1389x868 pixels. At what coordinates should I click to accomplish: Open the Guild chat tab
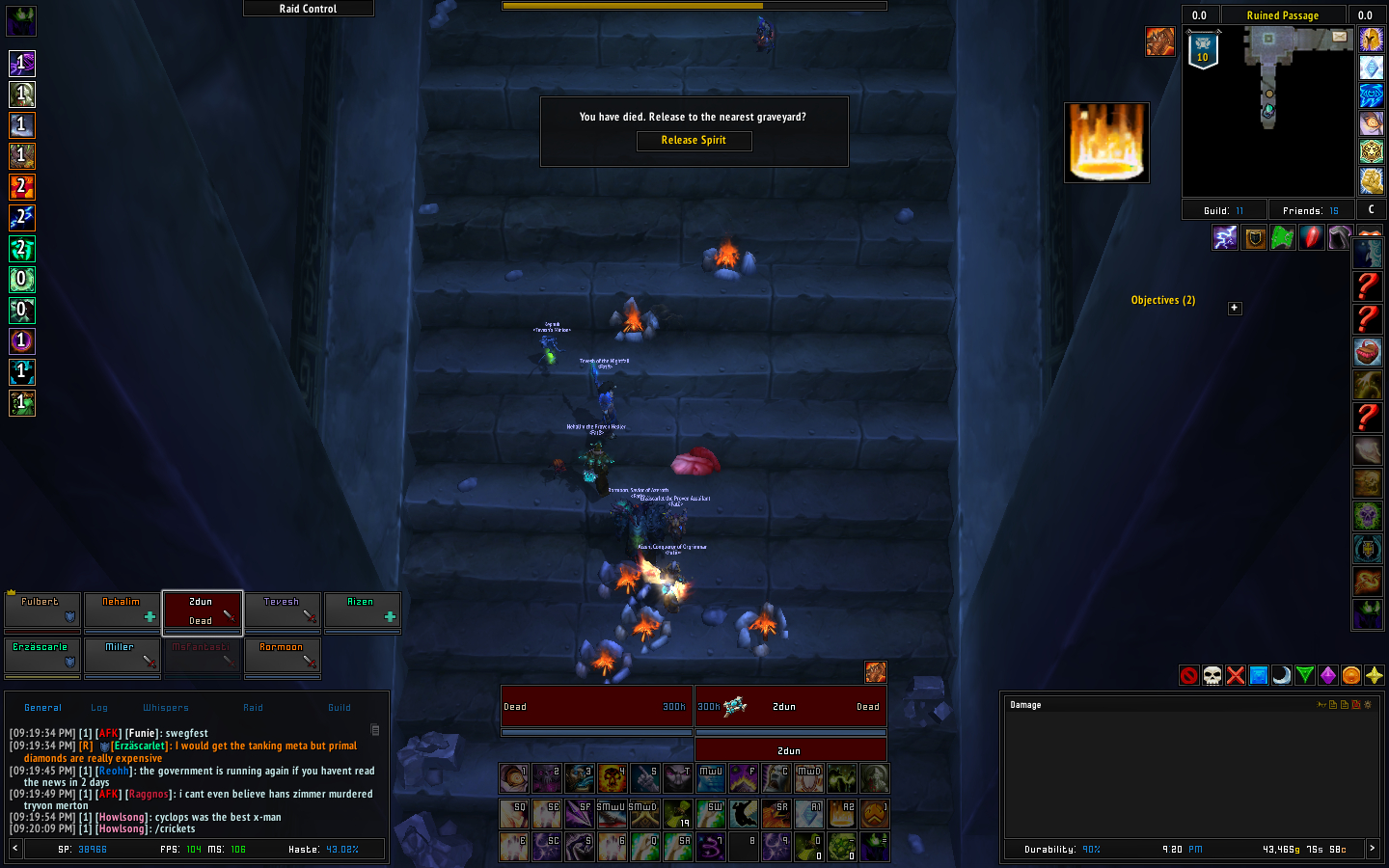tap(340, 708)
